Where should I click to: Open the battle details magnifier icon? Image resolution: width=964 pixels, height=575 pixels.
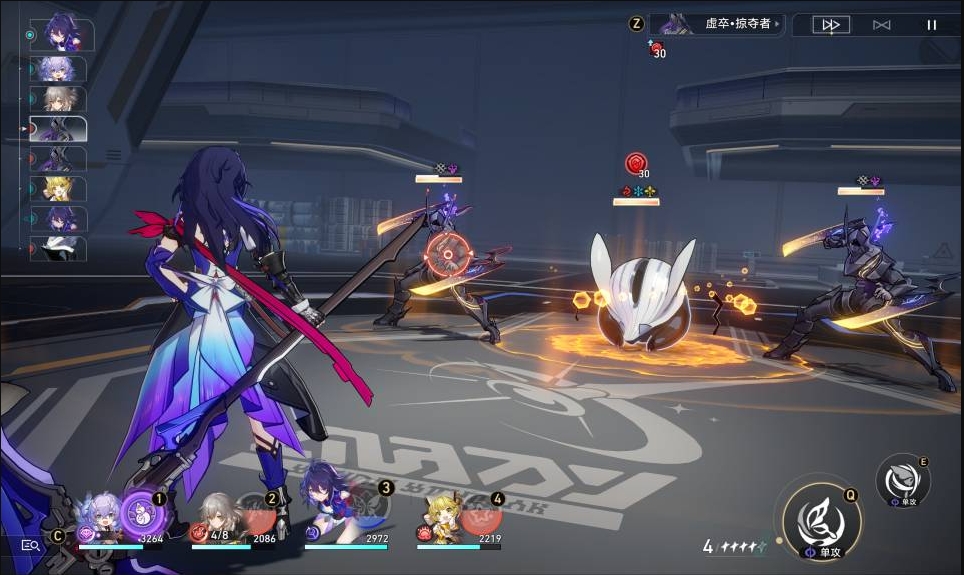[x=31, y=545]
